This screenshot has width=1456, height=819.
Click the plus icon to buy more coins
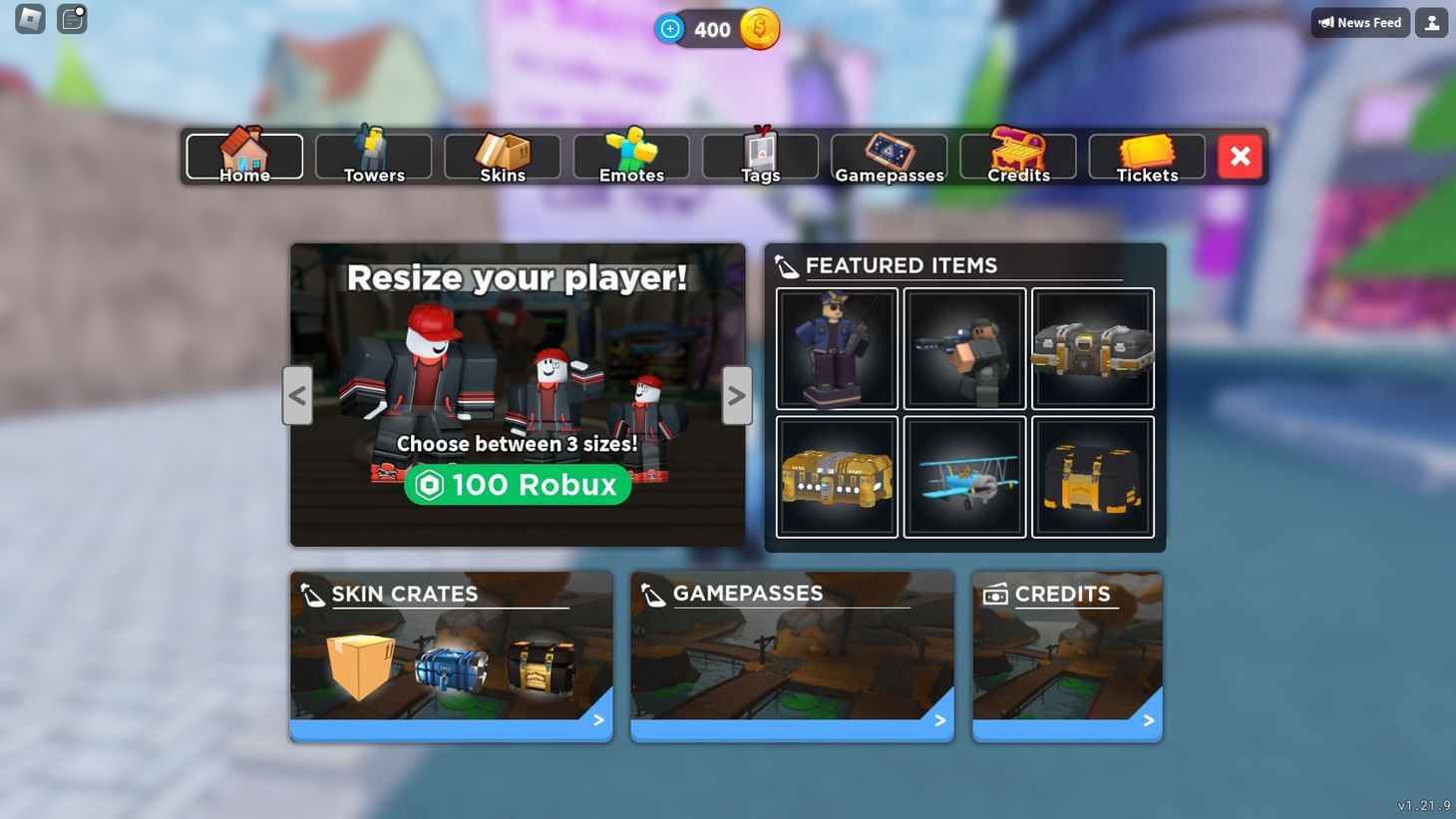pos(669,29)
